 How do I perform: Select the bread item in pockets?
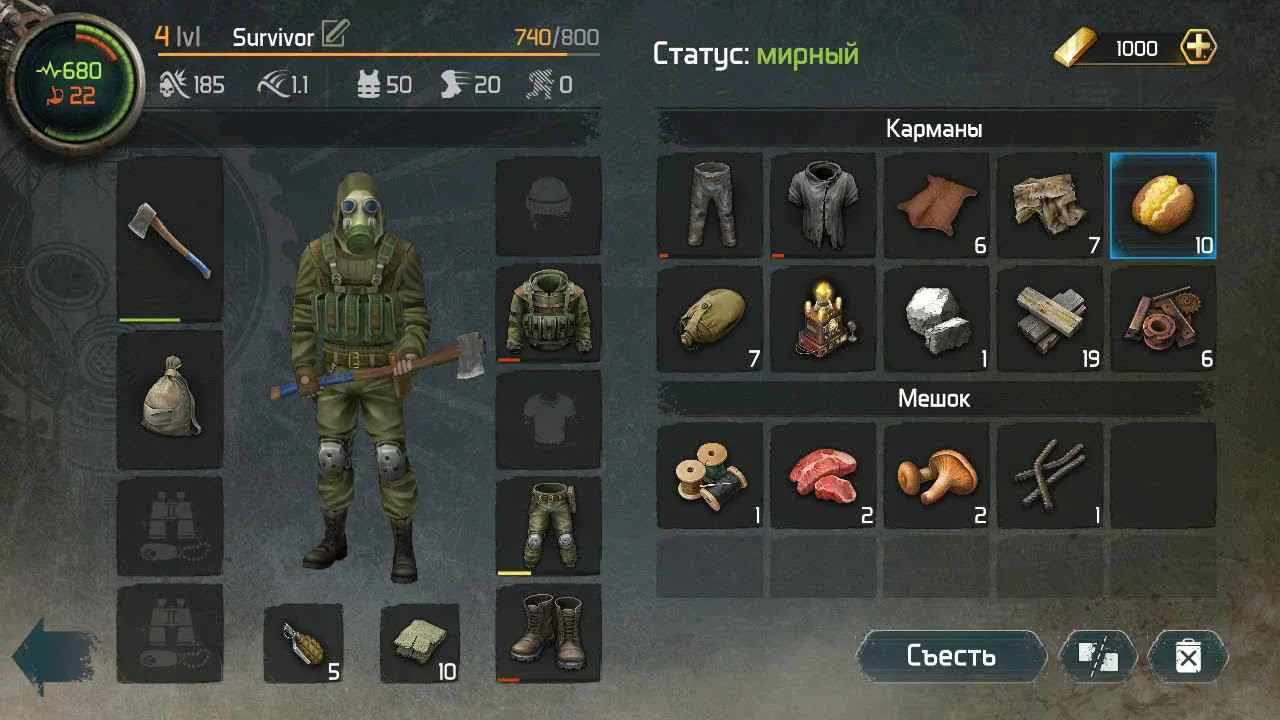(x=1163, y=205)
